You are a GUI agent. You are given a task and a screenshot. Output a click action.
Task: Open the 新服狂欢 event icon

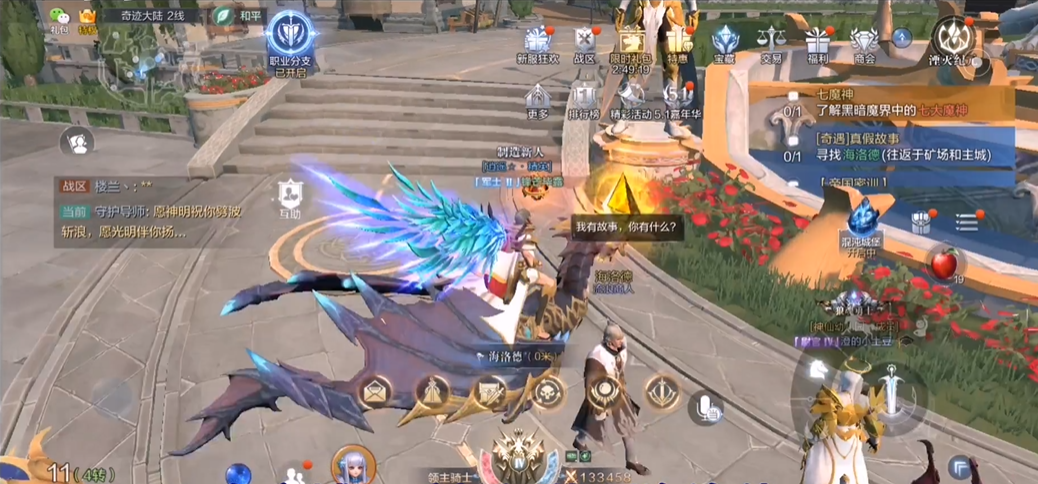click(x=540, y=43)
